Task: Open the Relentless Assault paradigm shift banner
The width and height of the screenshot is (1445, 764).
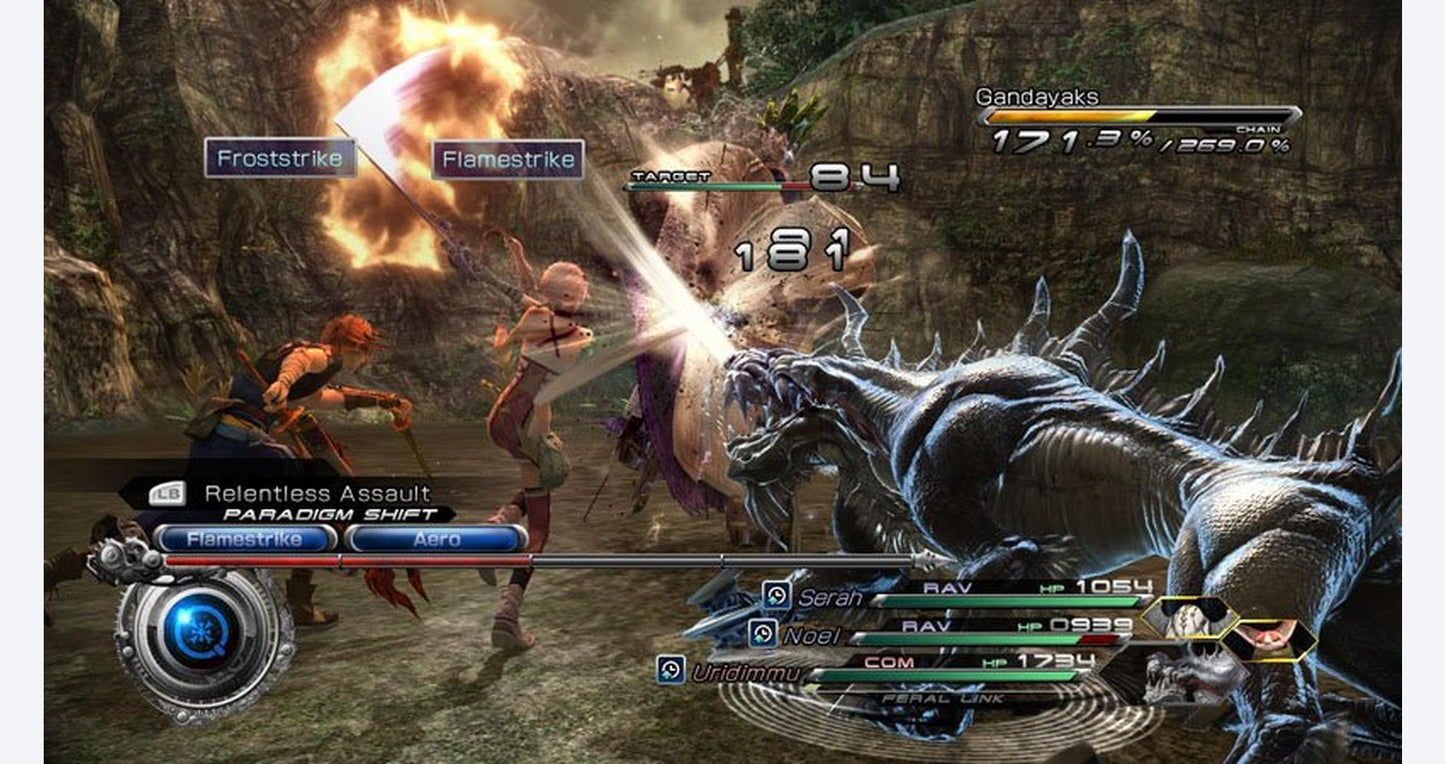Action: (x=316, y=493)
